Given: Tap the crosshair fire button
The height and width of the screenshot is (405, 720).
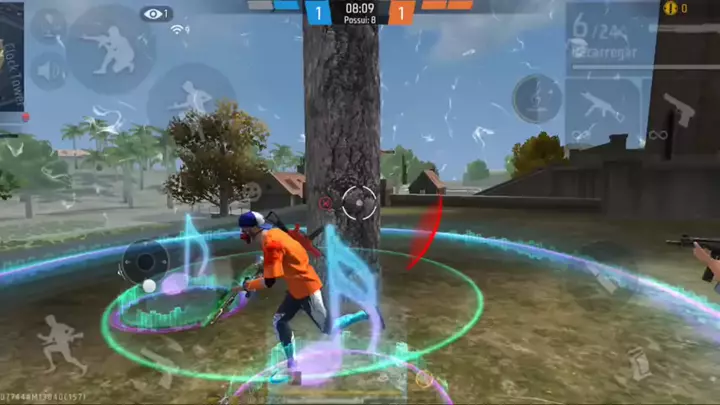Looking at the screenshot, I should (357, 201).
